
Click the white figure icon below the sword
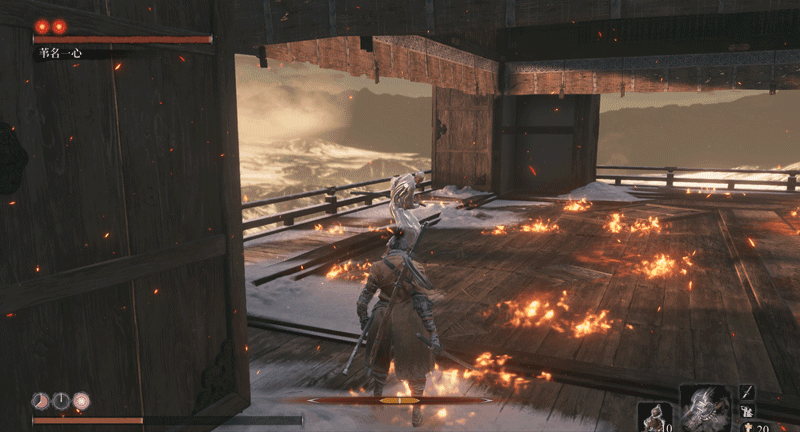(747, 411)
